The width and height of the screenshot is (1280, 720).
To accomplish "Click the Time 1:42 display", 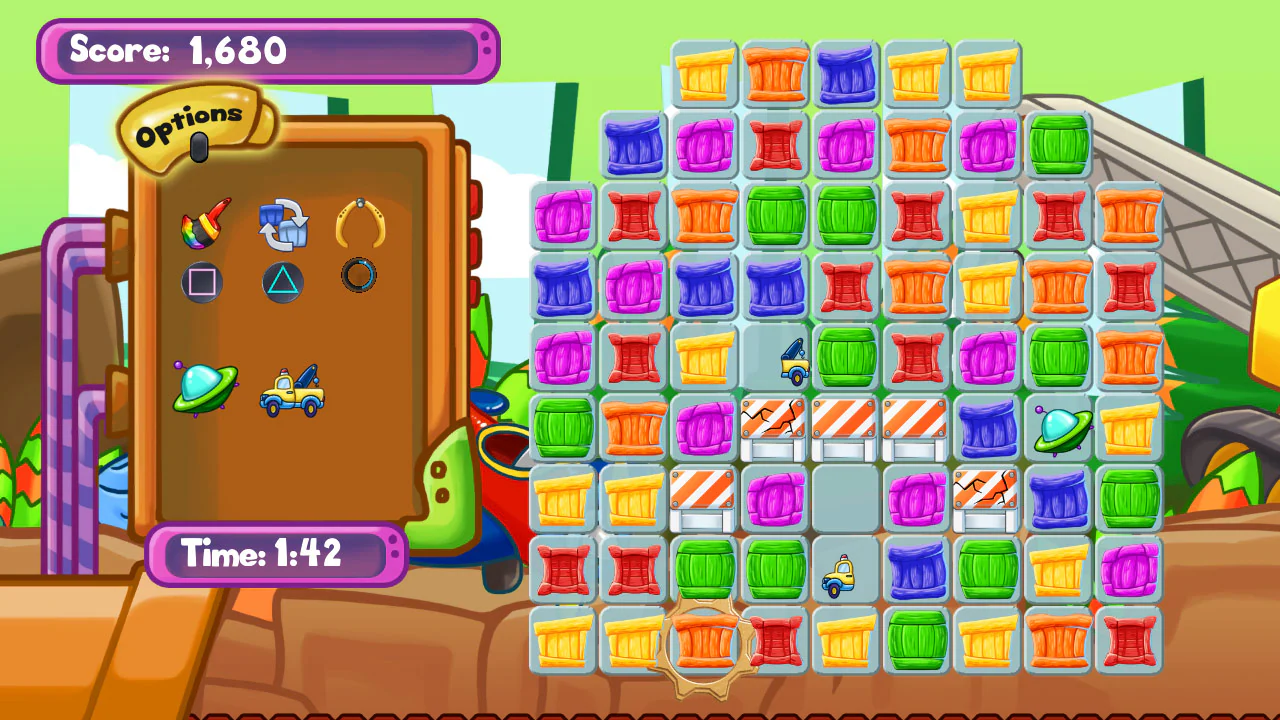I will (276, 553).
